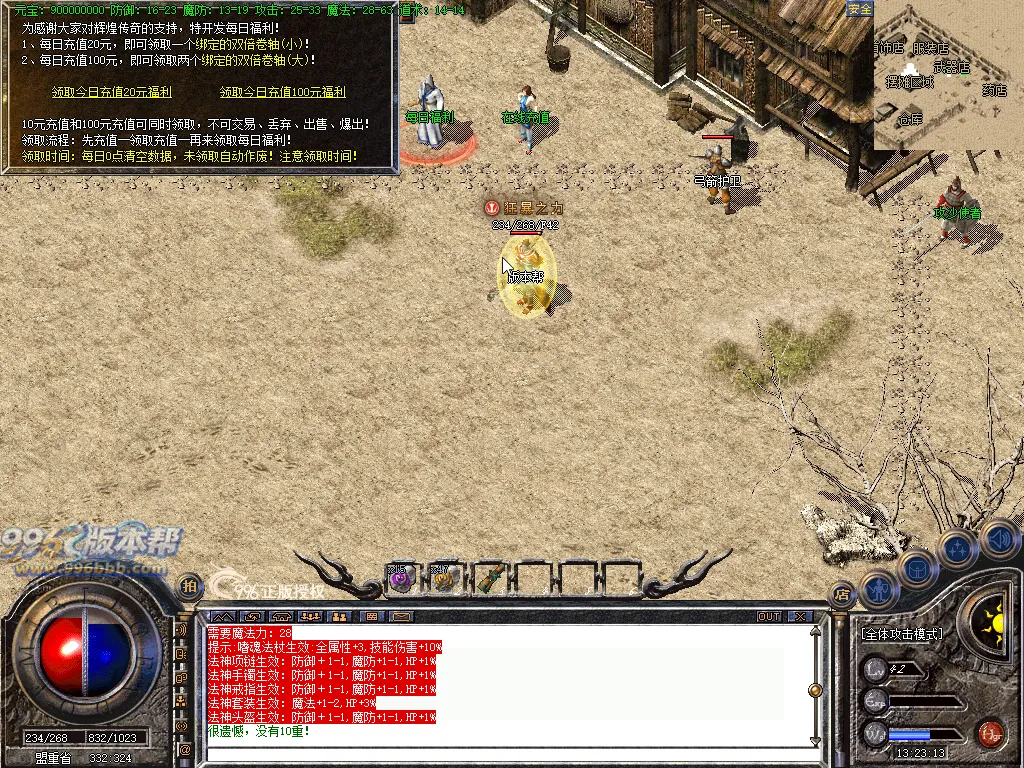Click the OUT button above chat
1024x768 pixels.
(769, 616)
